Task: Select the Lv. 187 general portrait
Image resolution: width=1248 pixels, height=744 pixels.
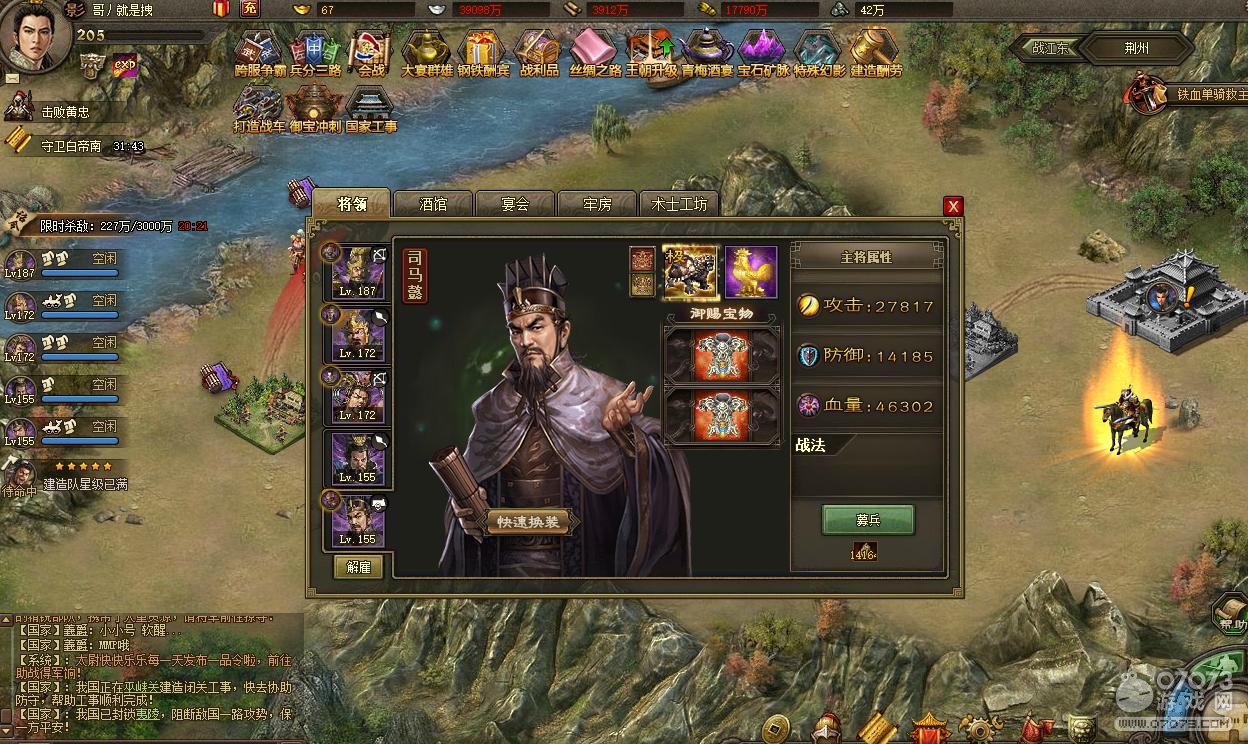Action: [358, 271]
